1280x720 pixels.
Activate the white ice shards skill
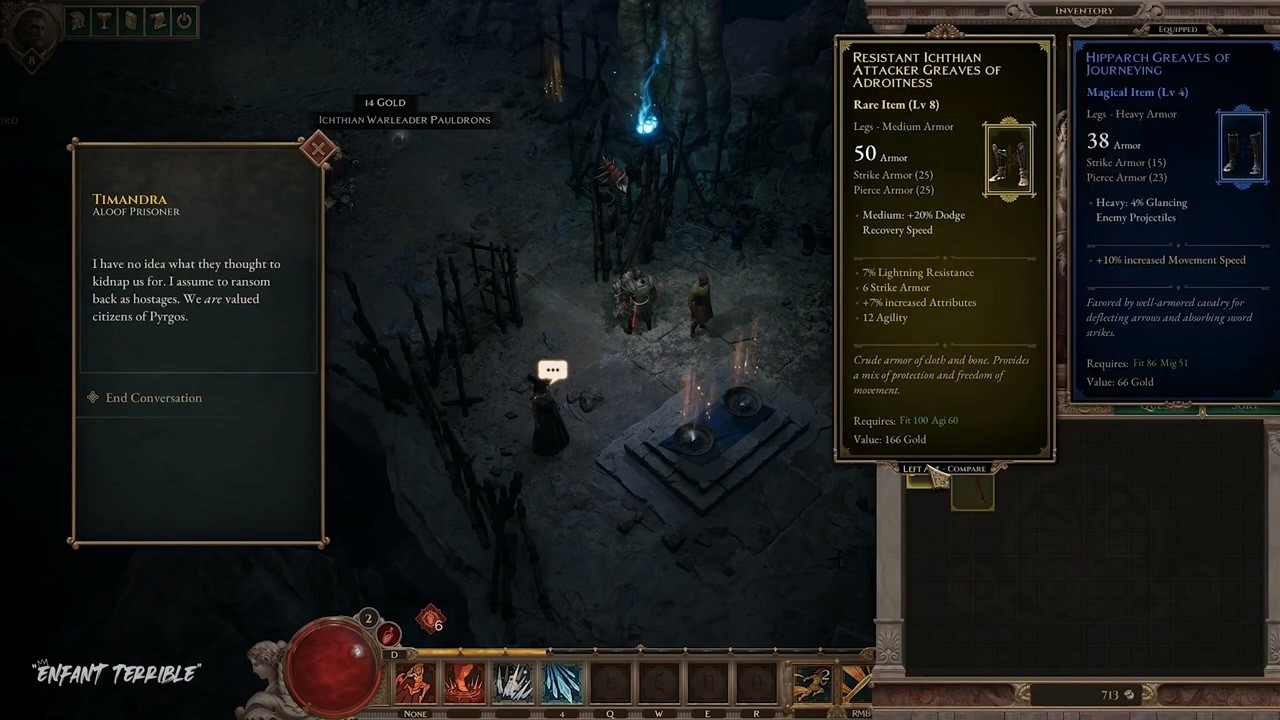click(513, 684)
